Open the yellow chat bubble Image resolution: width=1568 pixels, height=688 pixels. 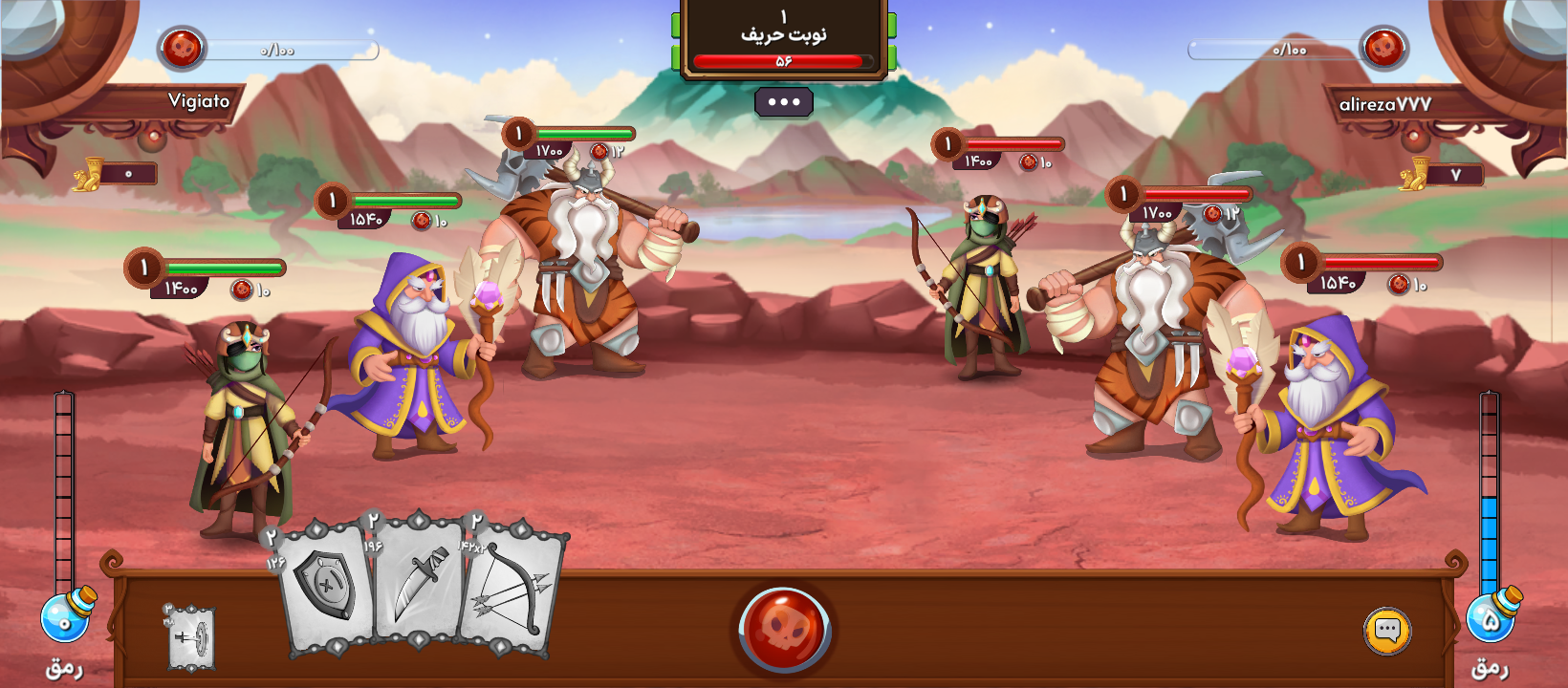(x=1386, y=631)
